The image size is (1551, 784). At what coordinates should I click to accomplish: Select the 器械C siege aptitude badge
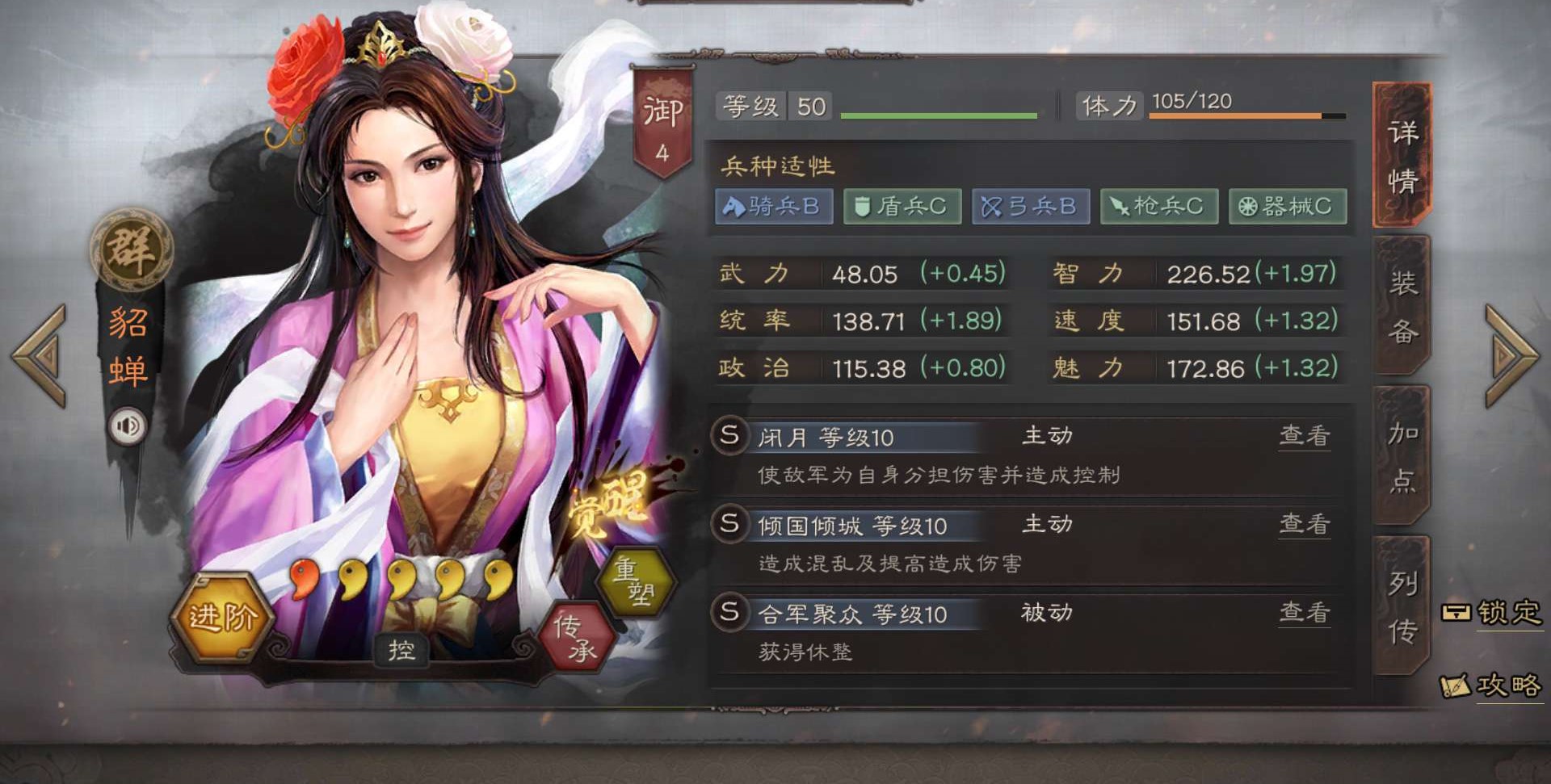(x=1287, y=207)
